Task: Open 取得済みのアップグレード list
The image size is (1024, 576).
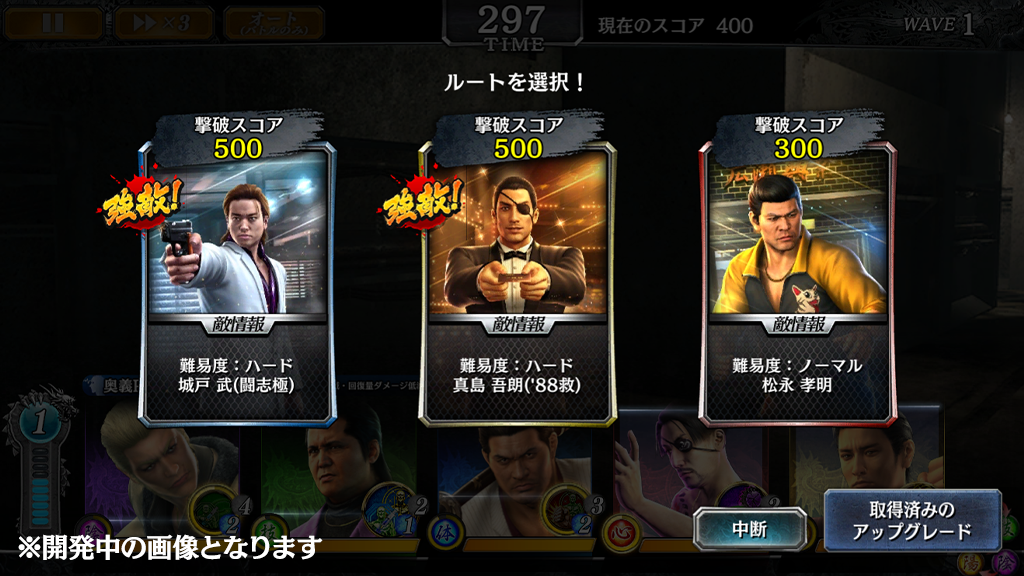Action: pos(912,520)
